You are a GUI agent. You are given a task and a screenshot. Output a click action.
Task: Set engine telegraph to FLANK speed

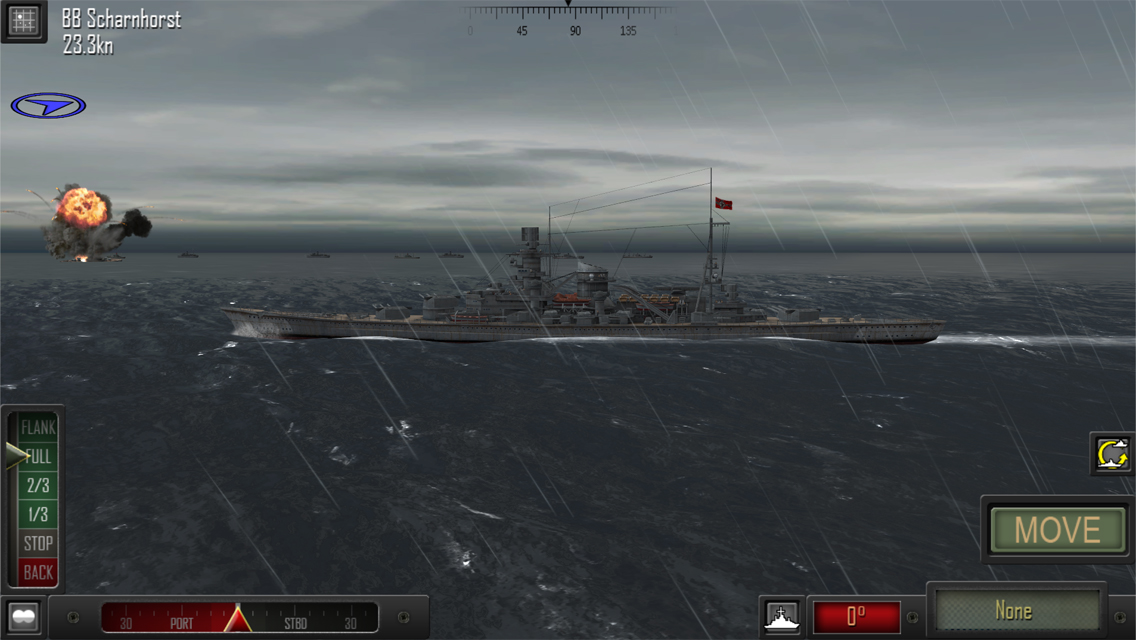(39, 427)
